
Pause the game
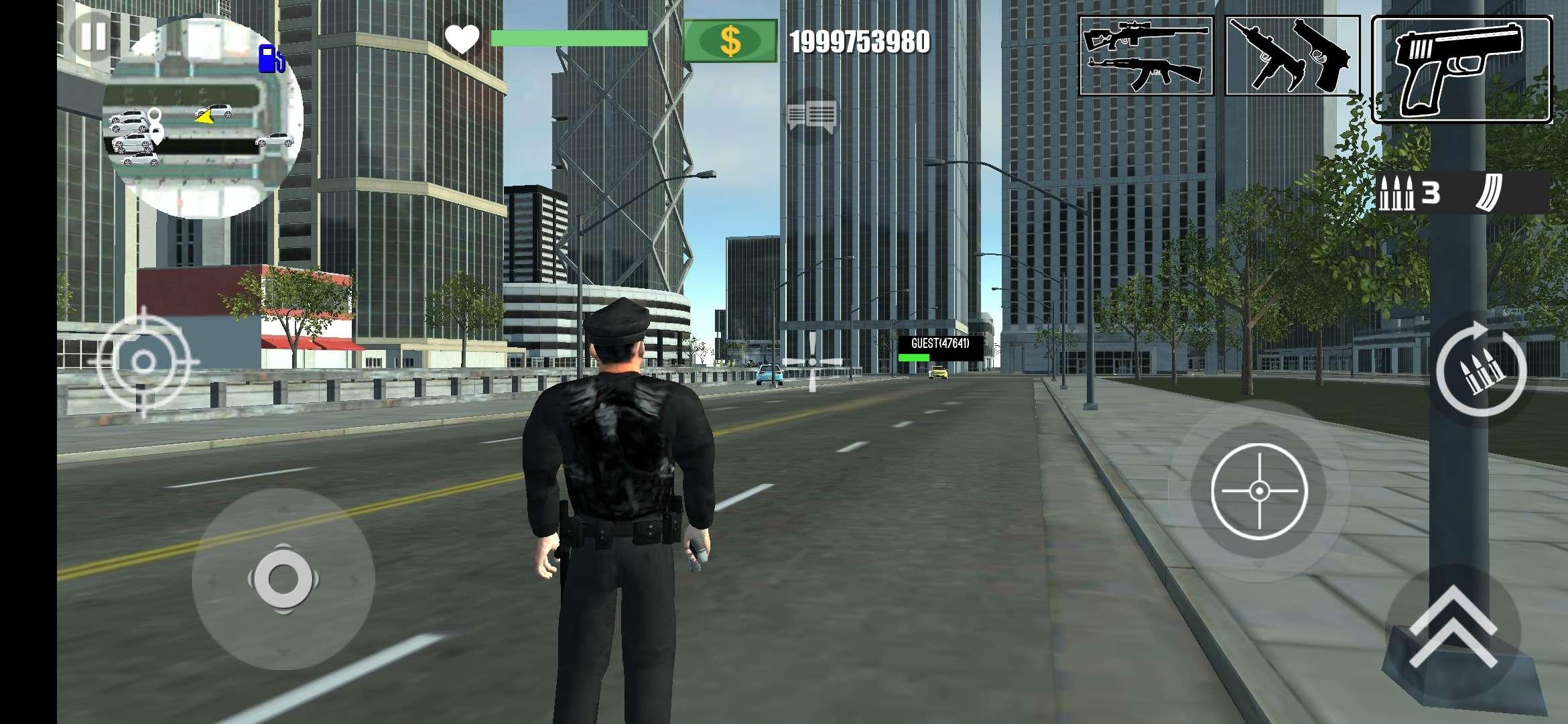[90, 38]
